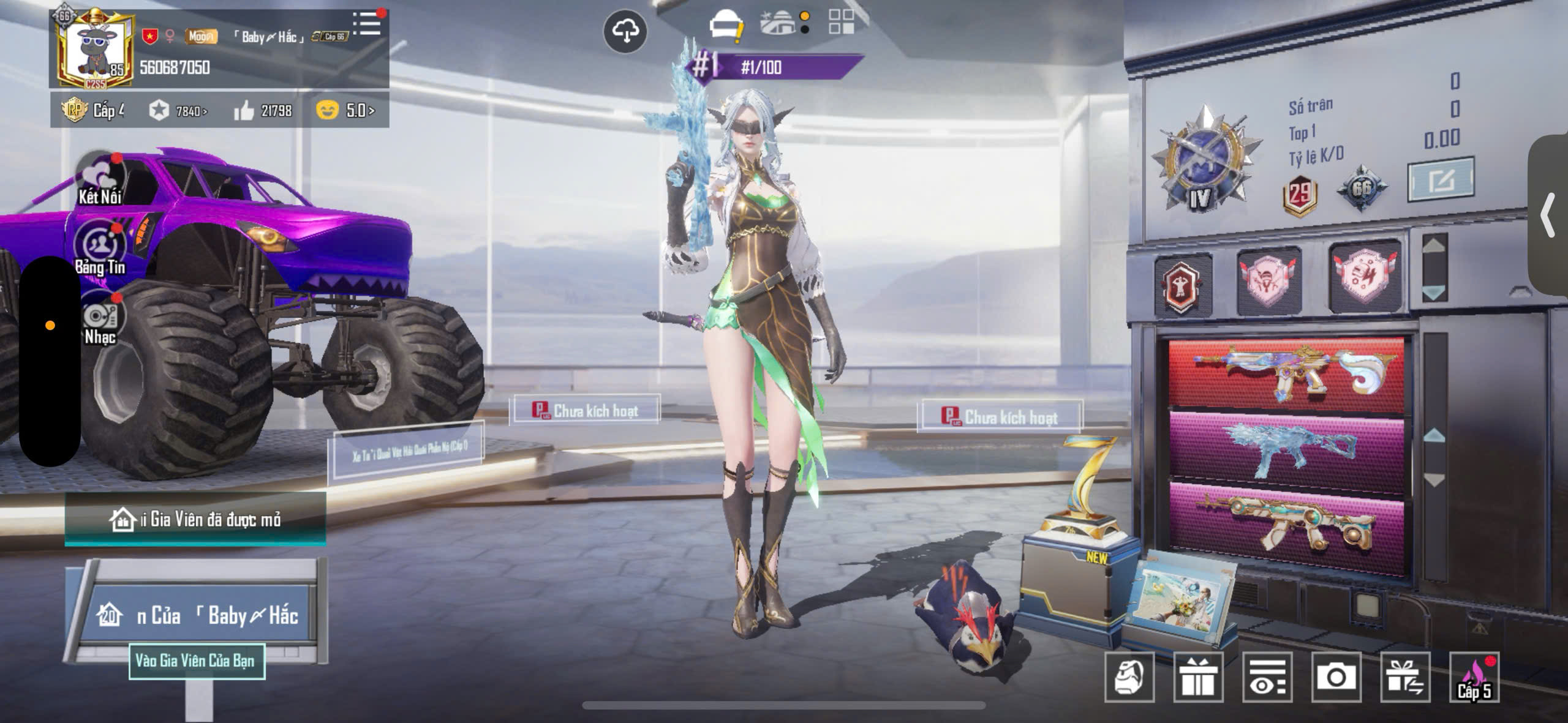
Task: Open the Kết Nối connections button
Action: pos(100,178)
